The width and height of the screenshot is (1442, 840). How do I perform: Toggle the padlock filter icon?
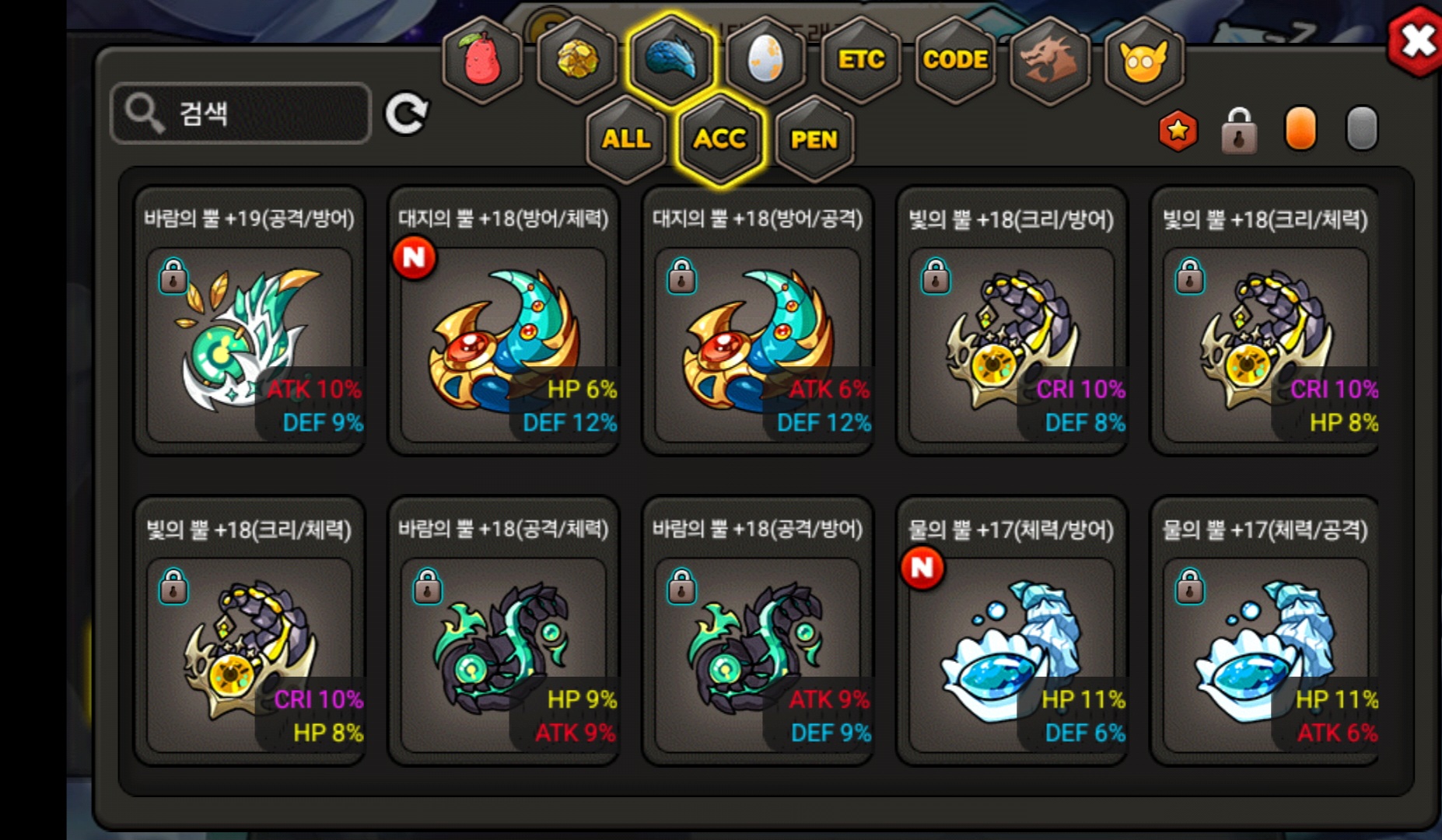[1239, 131]
